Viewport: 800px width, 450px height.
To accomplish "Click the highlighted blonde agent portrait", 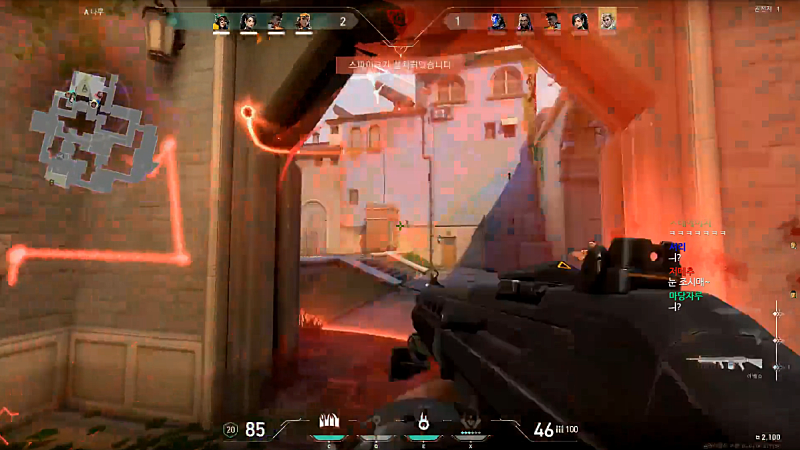I will tap(607, 20).
